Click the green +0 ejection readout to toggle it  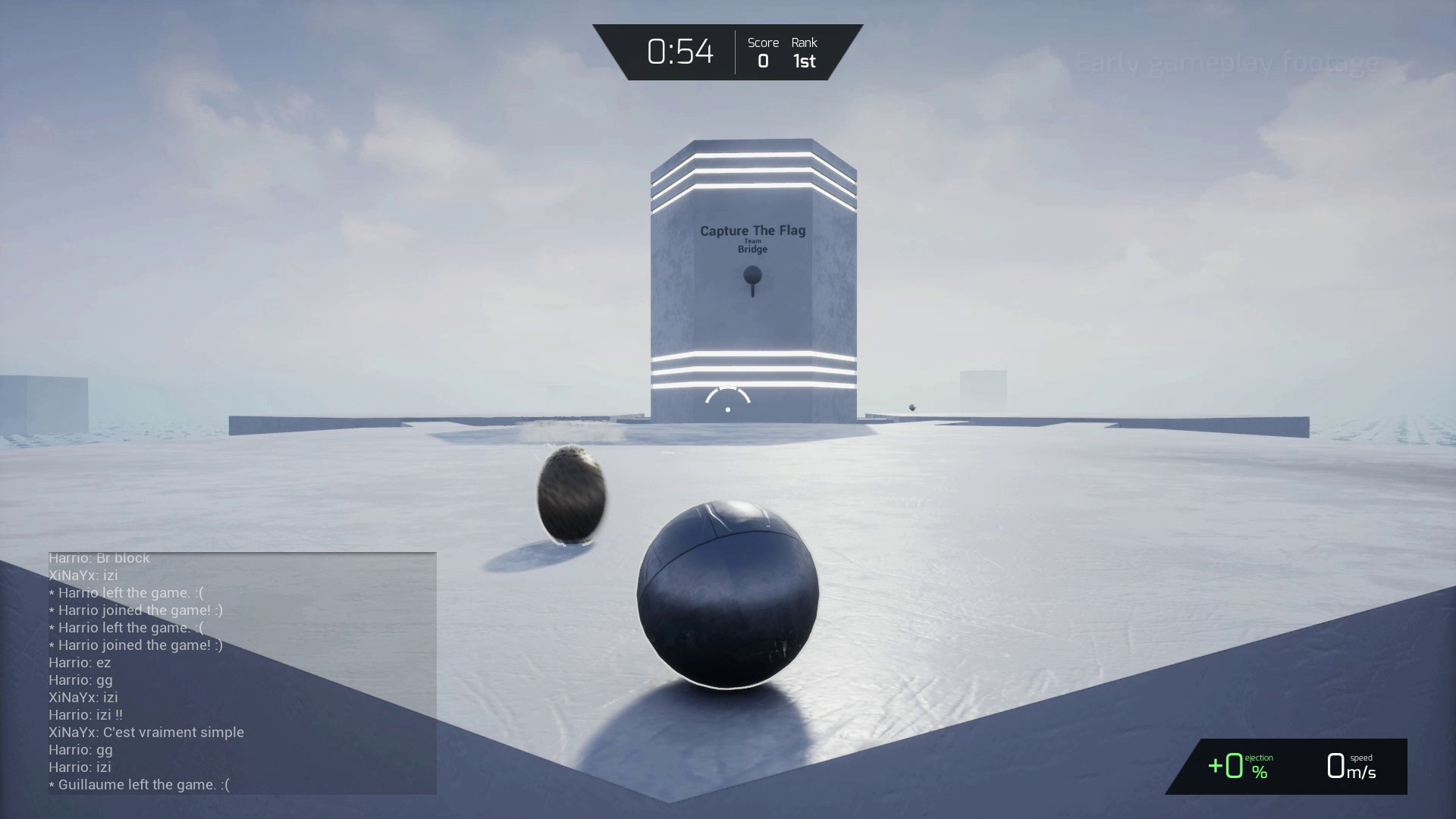coord(1228,766)
